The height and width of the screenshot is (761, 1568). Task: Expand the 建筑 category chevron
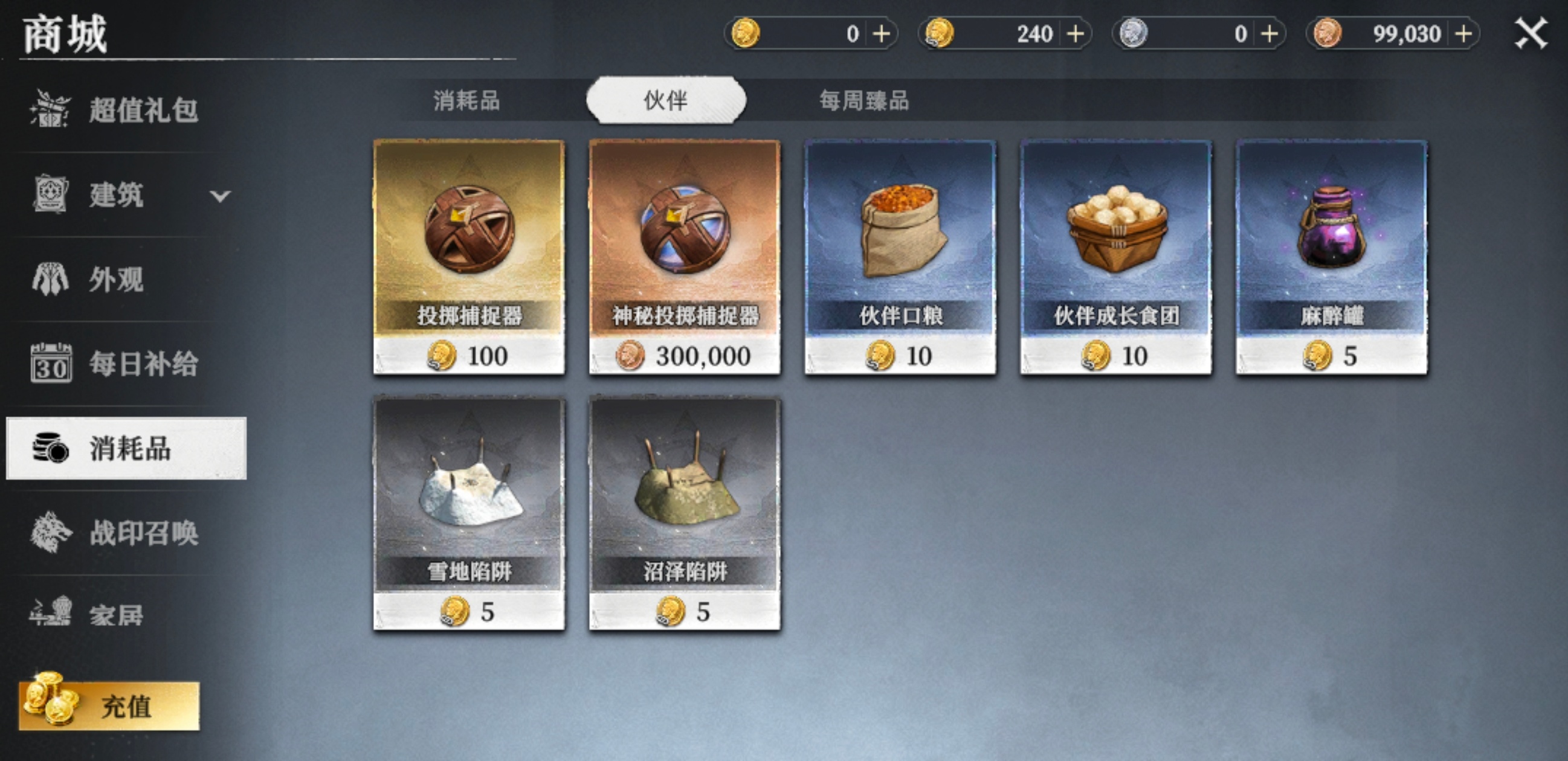click(220, 196)
